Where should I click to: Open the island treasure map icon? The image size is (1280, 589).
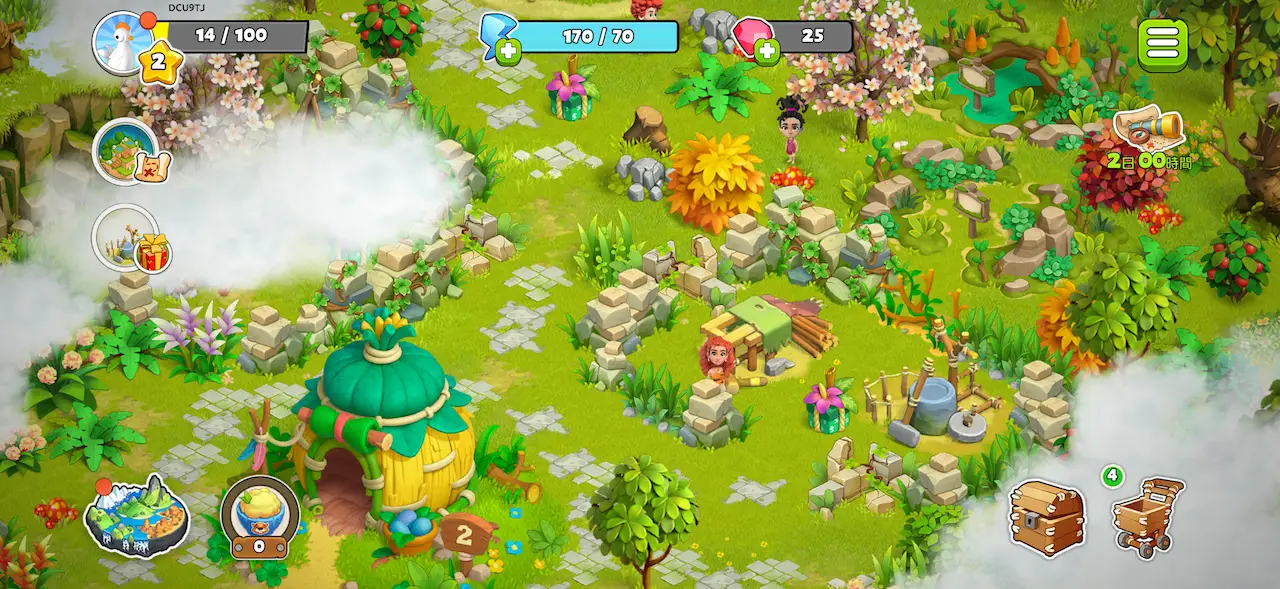[x=128, y=152]
